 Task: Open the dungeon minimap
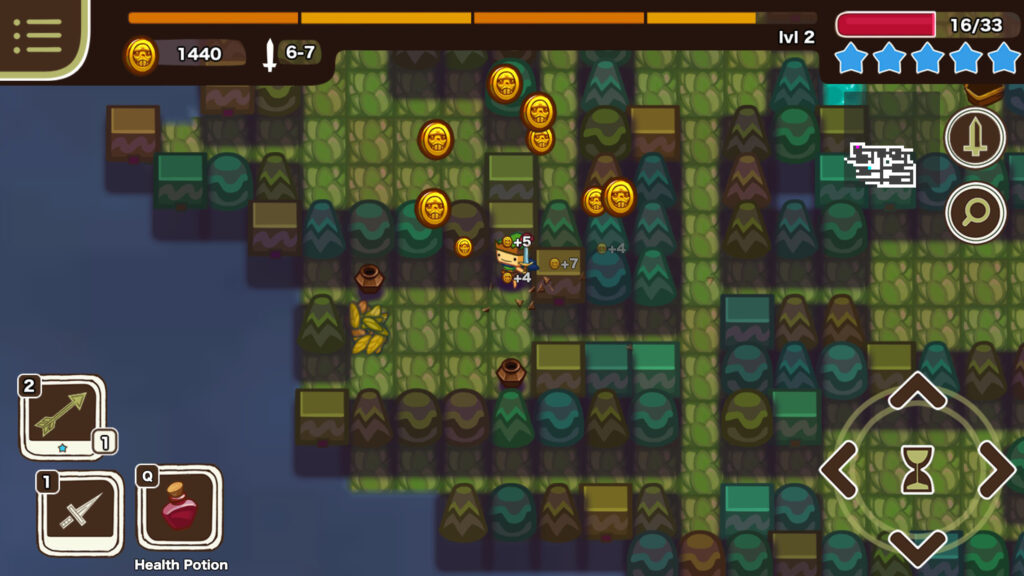[881, 165]
